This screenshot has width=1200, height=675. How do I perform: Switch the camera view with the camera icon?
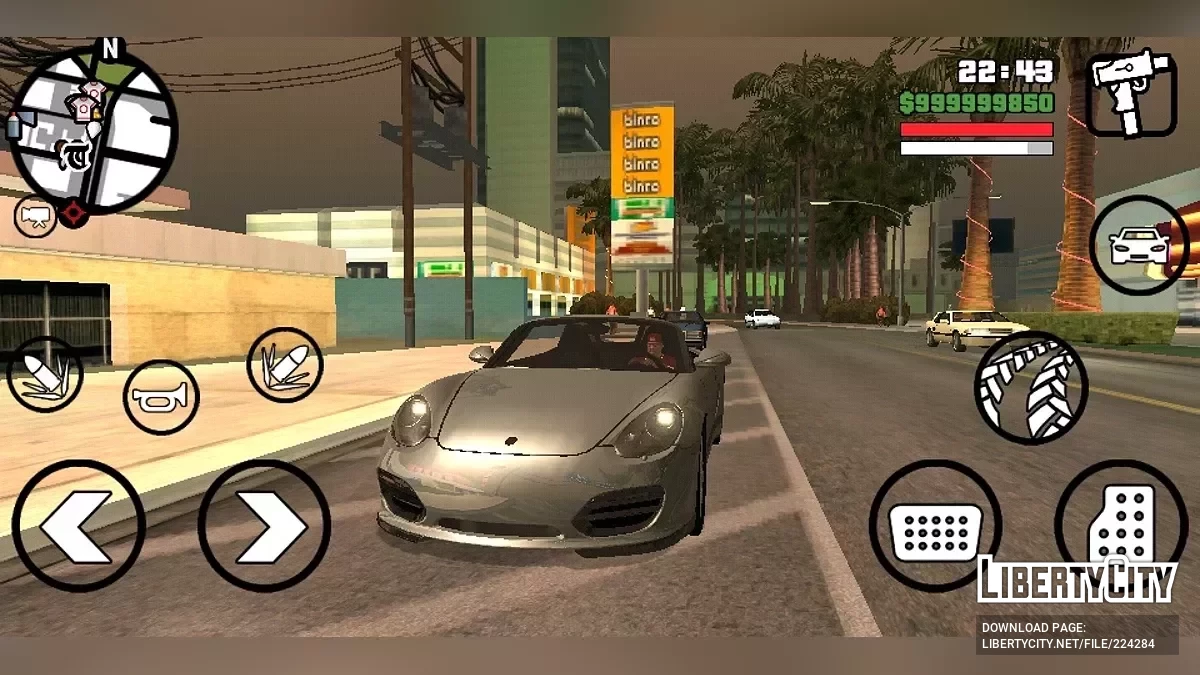(x=35, y=217)
